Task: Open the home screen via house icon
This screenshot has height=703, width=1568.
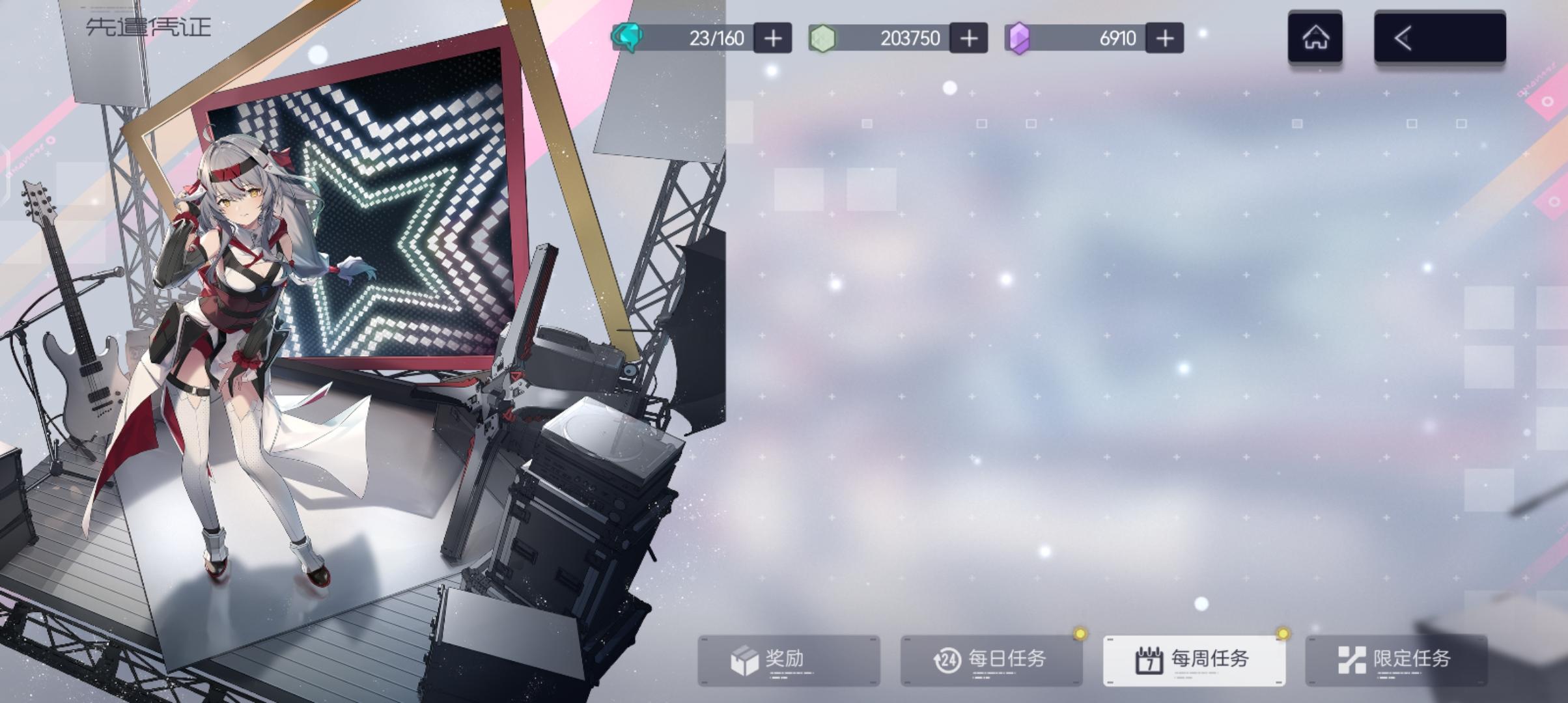Action: pos(1315,37)
